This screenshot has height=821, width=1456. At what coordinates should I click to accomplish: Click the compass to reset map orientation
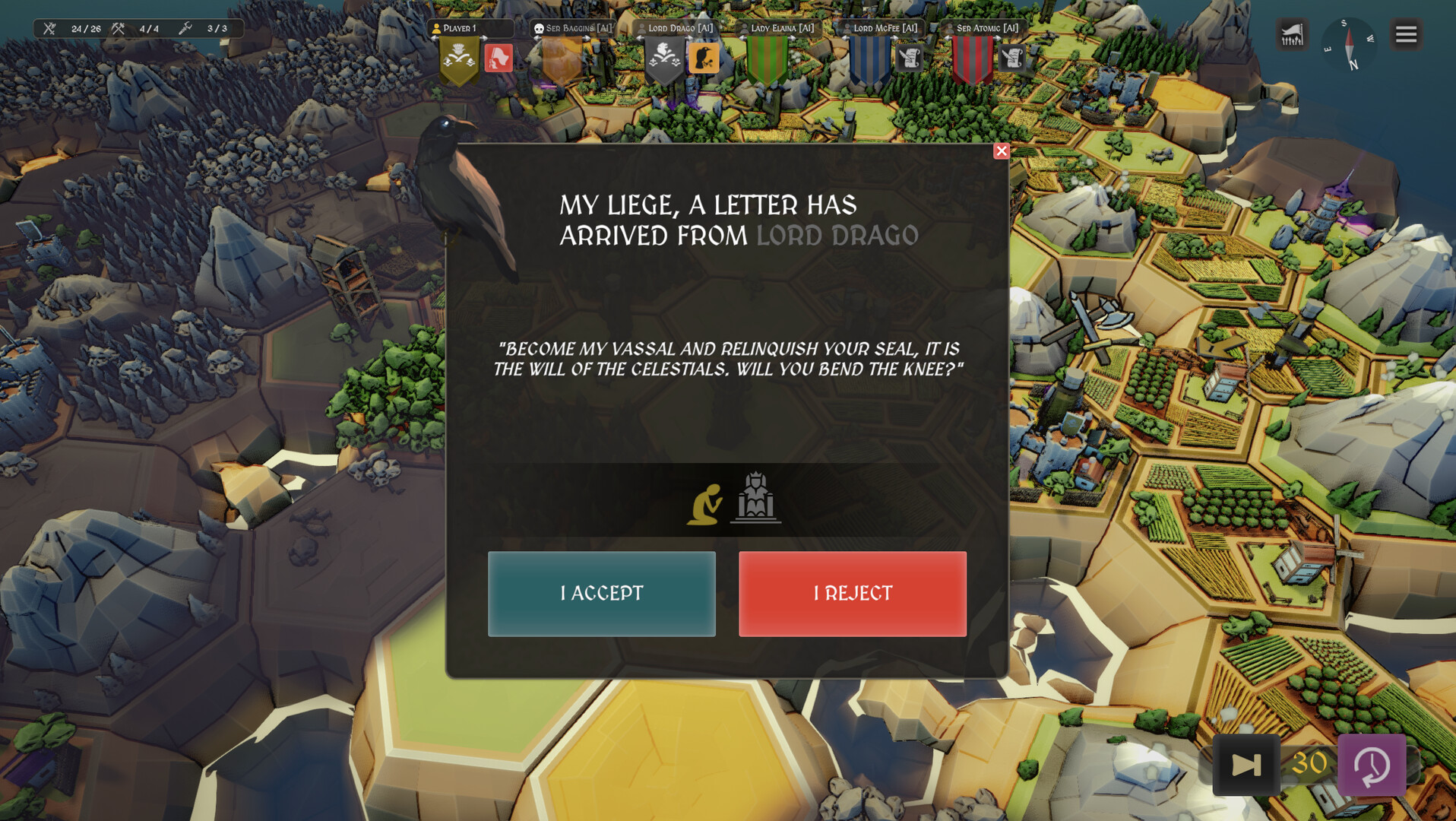click(x=1350, y=46)
